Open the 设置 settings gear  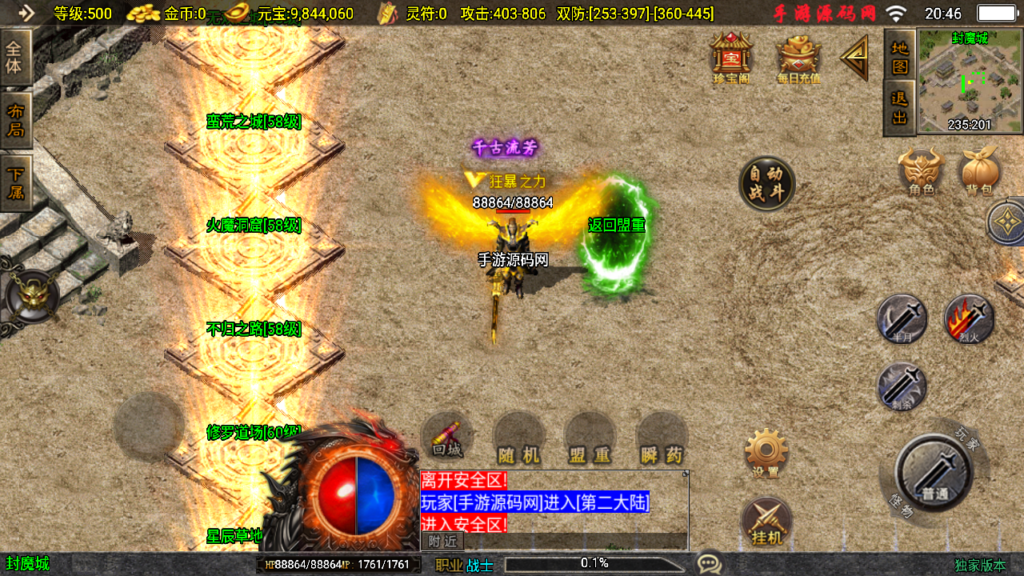766,453
